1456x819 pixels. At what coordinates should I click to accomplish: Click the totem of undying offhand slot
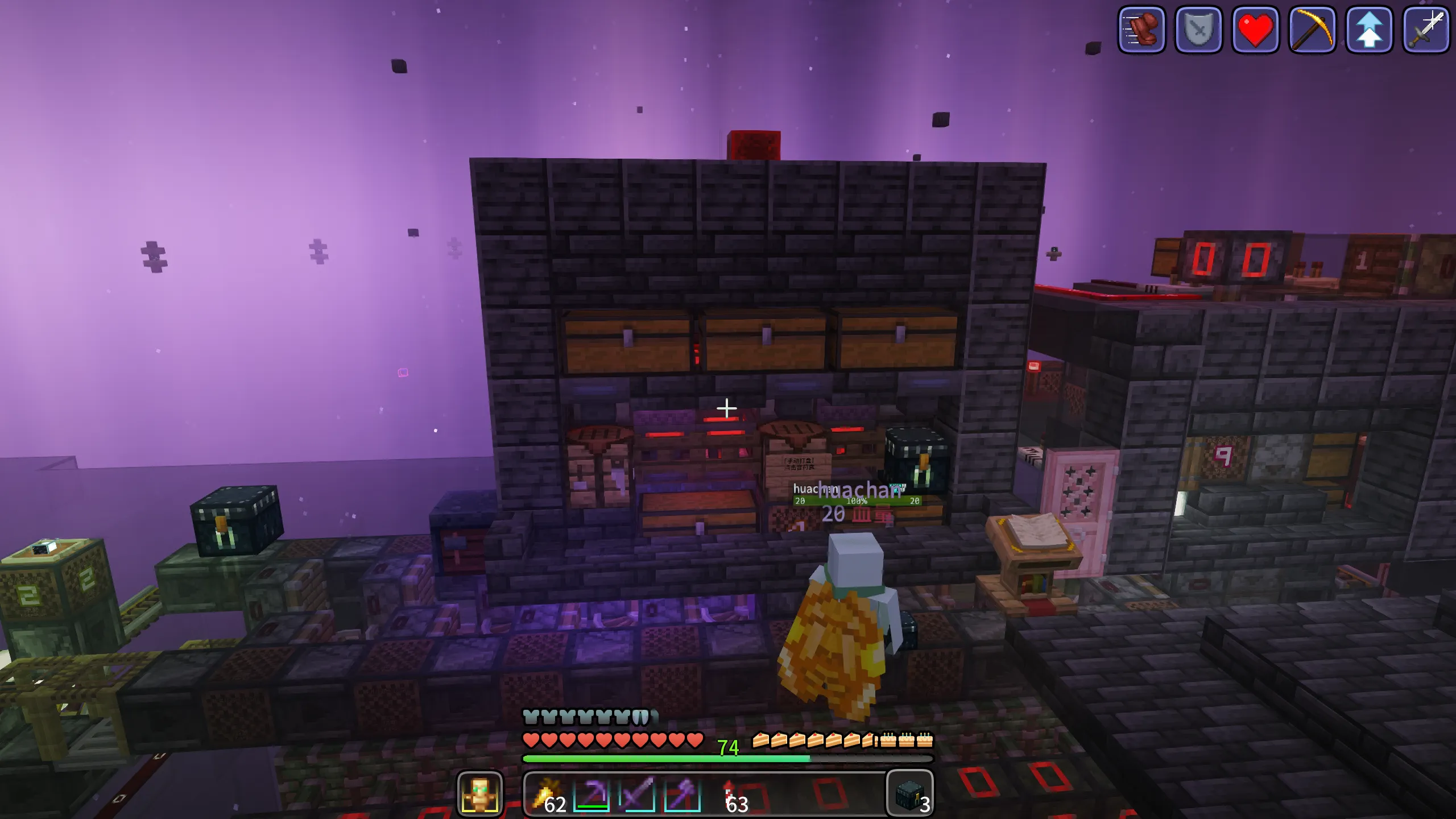[x=479, y=793]
